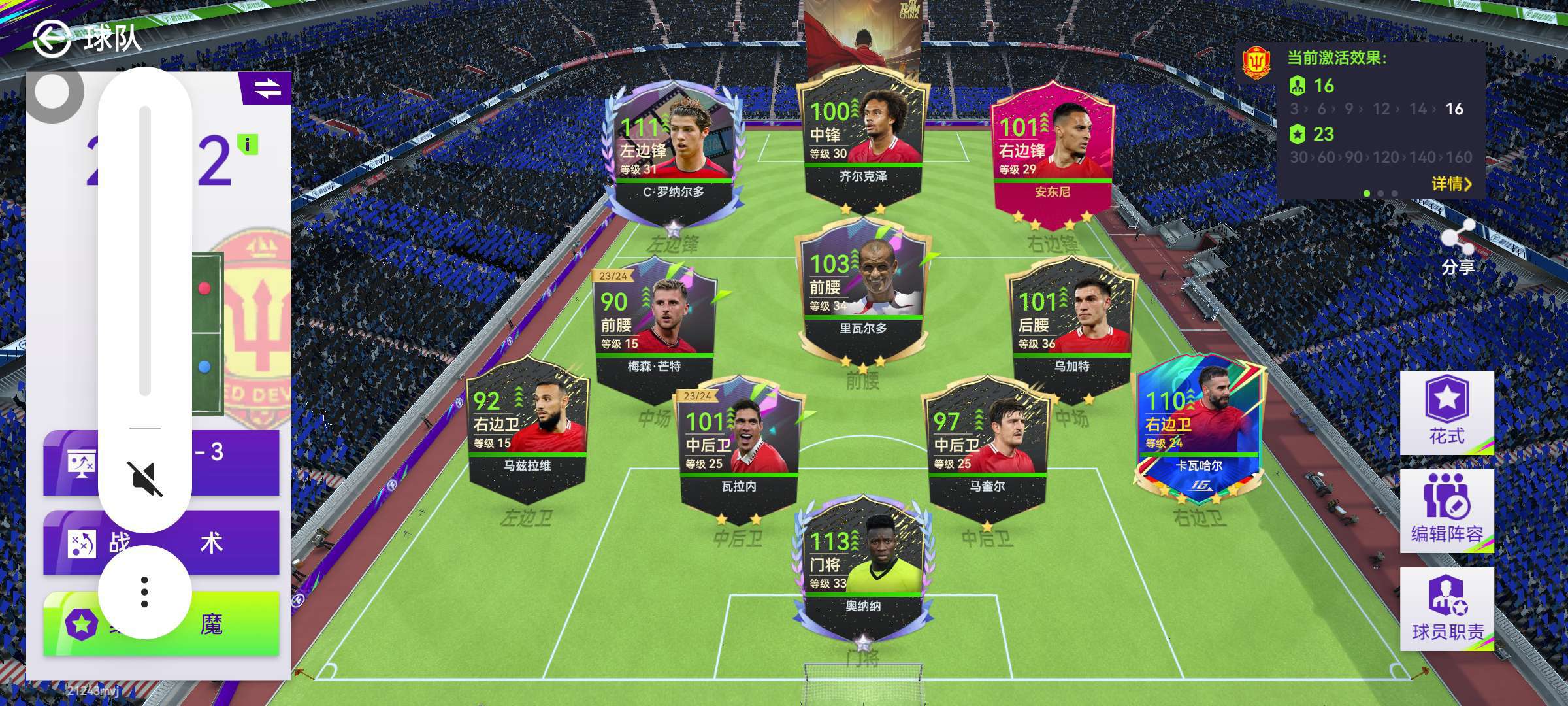This screenshot has height=706, width=1568.
Task: Open 详情 for active effects
Action: coord(1452,184)
